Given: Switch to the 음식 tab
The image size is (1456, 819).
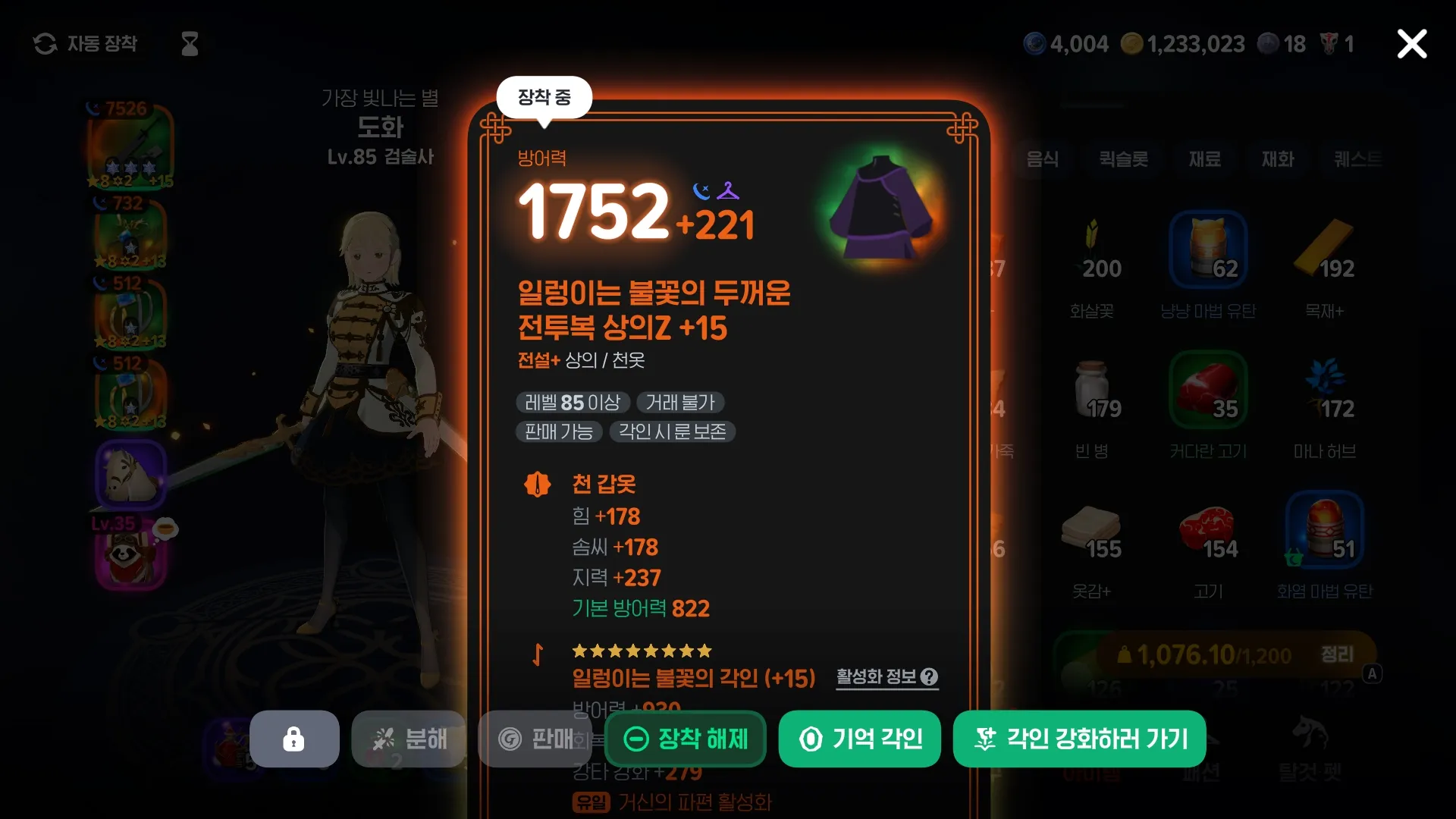Looking at the screenshot, I should (1042, 160).
